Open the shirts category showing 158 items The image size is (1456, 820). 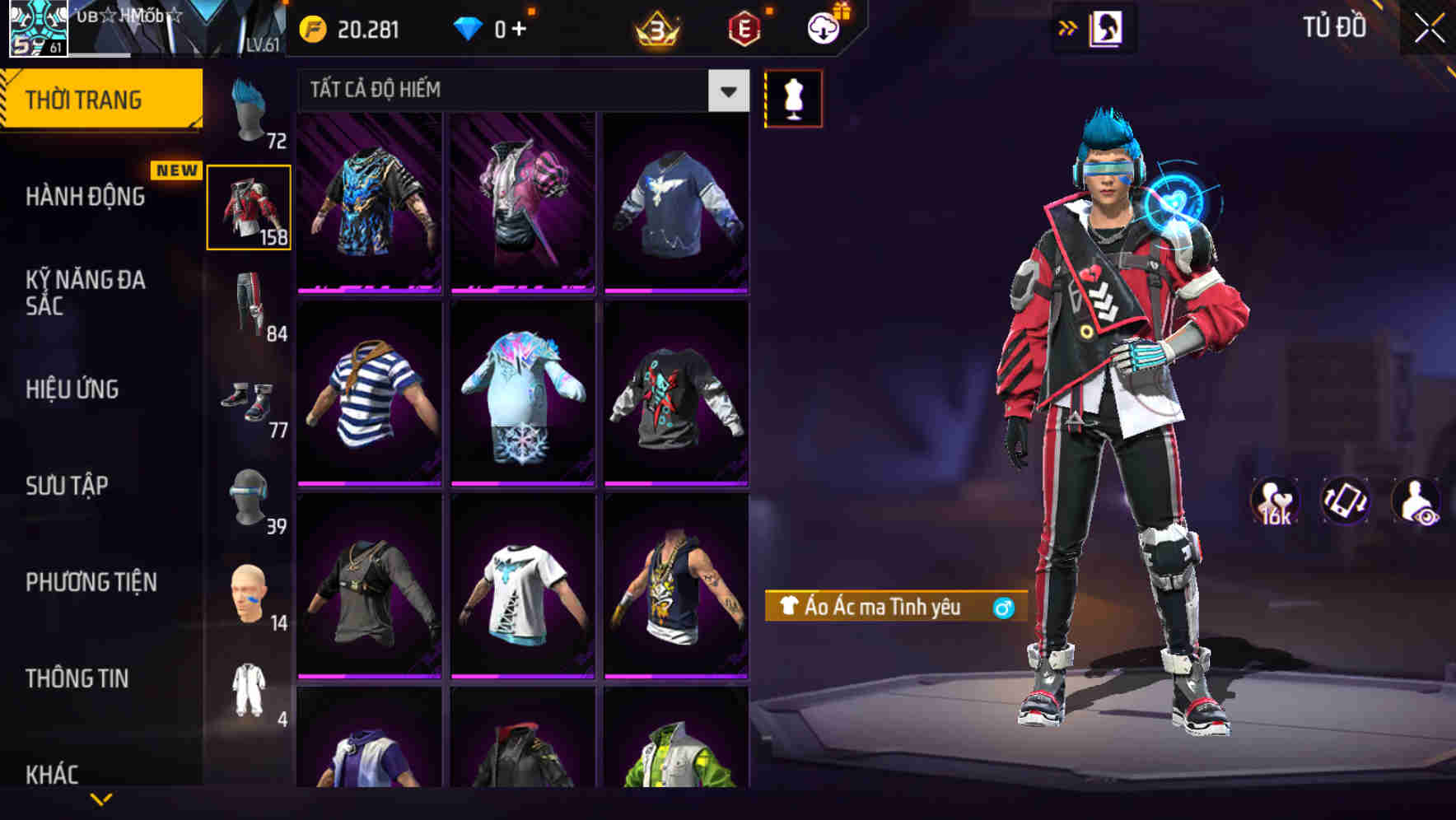point(250,206)
